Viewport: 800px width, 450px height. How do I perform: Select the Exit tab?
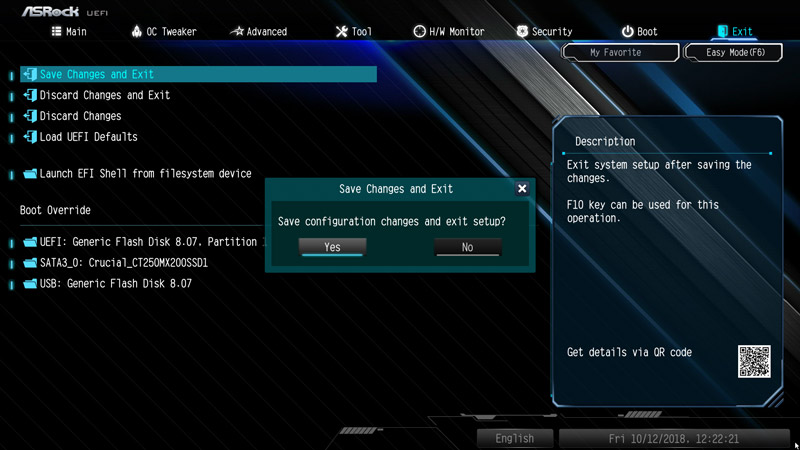pyautogui.click(x=733, y=31)
